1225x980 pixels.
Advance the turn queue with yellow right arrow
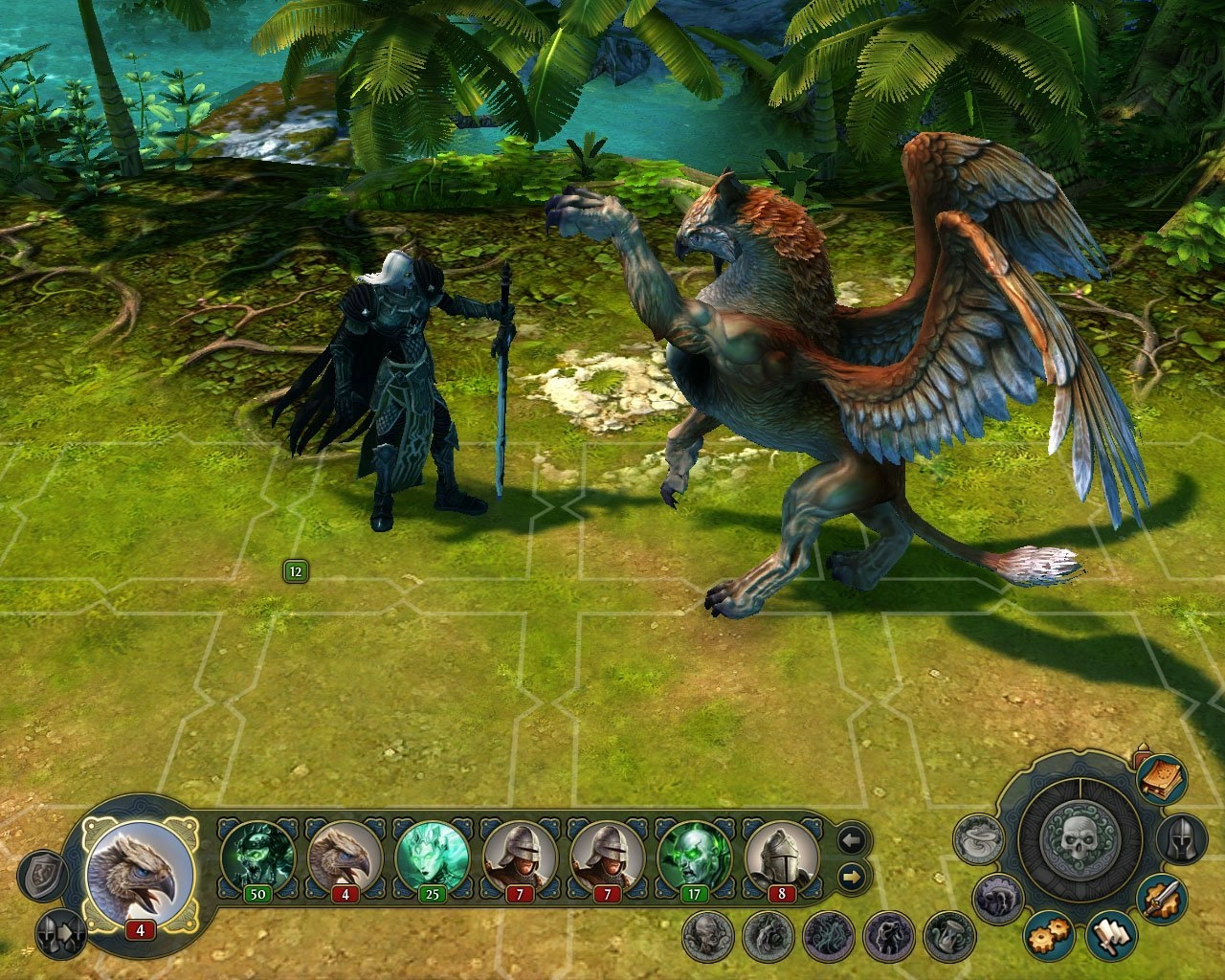[852, 876]
